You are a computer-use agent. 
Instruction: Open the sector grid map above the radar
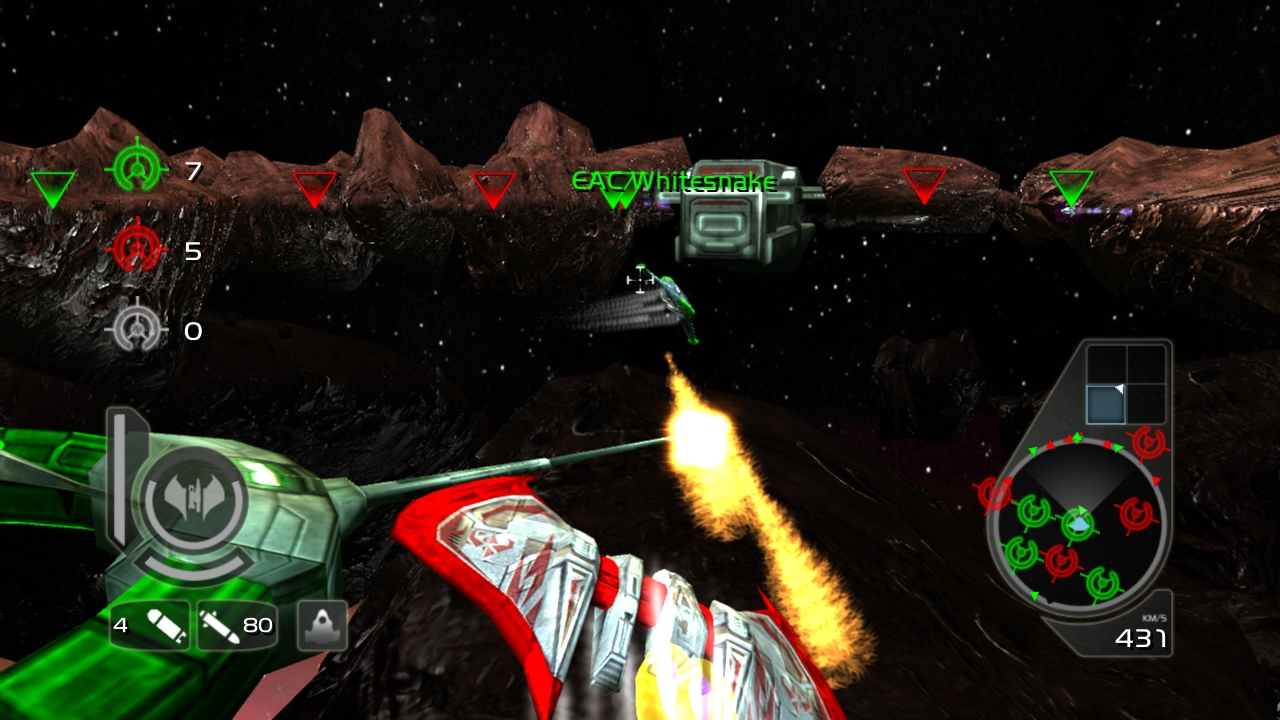[1126, 385]
